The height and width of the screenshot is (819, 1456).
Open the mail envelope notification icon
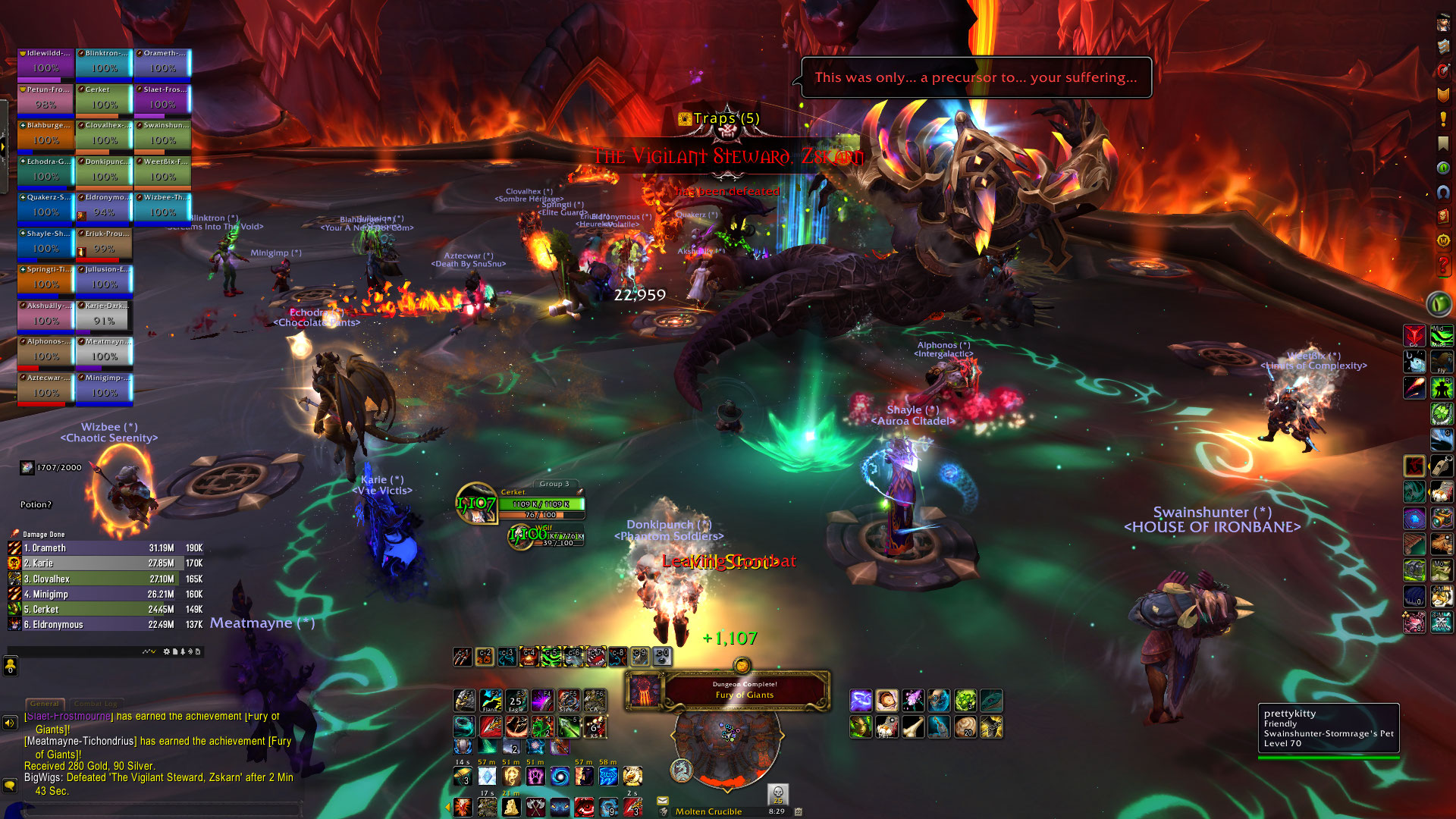coord(663,800)
